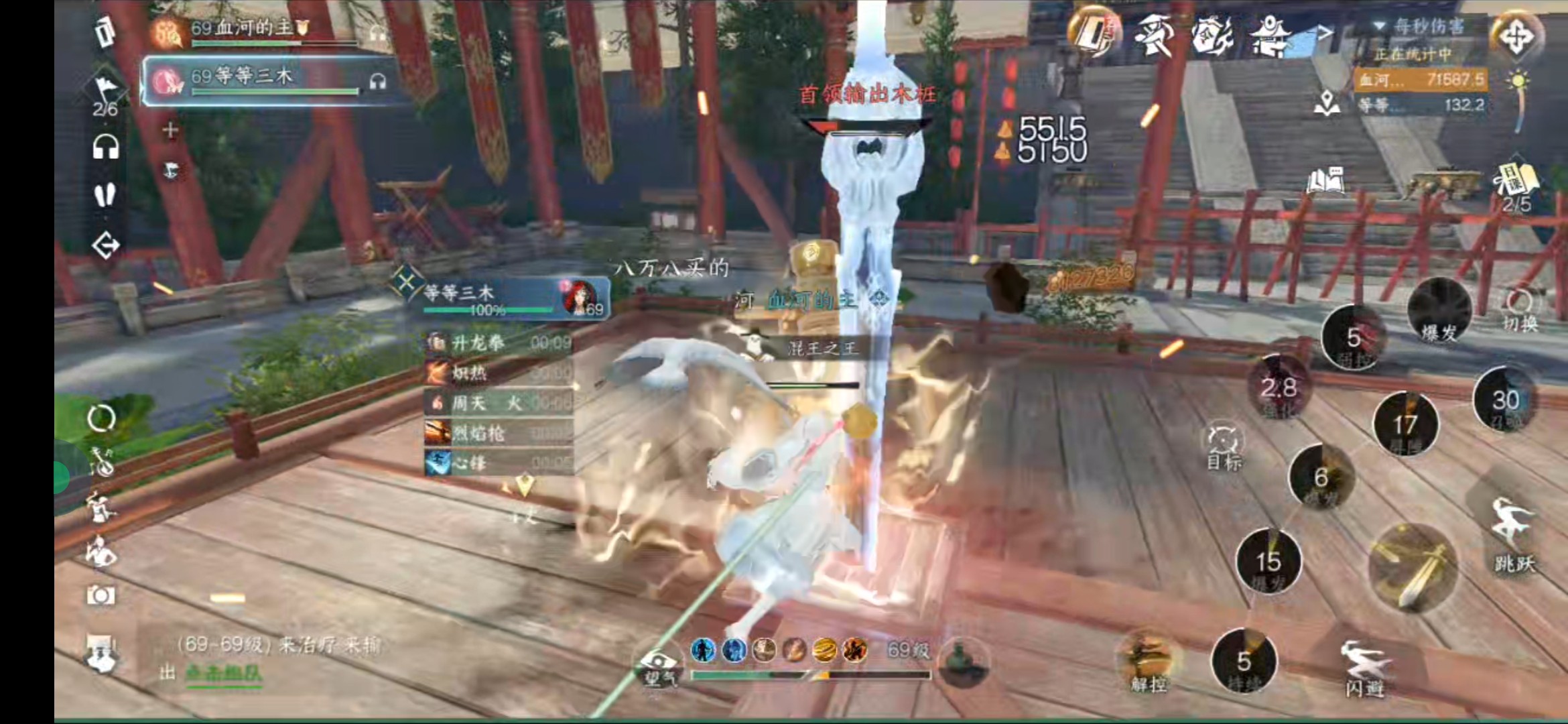Expand the 每秒伤害 damage meter dropdown
The height and width of the screenshot is (724, 1568).
coord(1380,26)
